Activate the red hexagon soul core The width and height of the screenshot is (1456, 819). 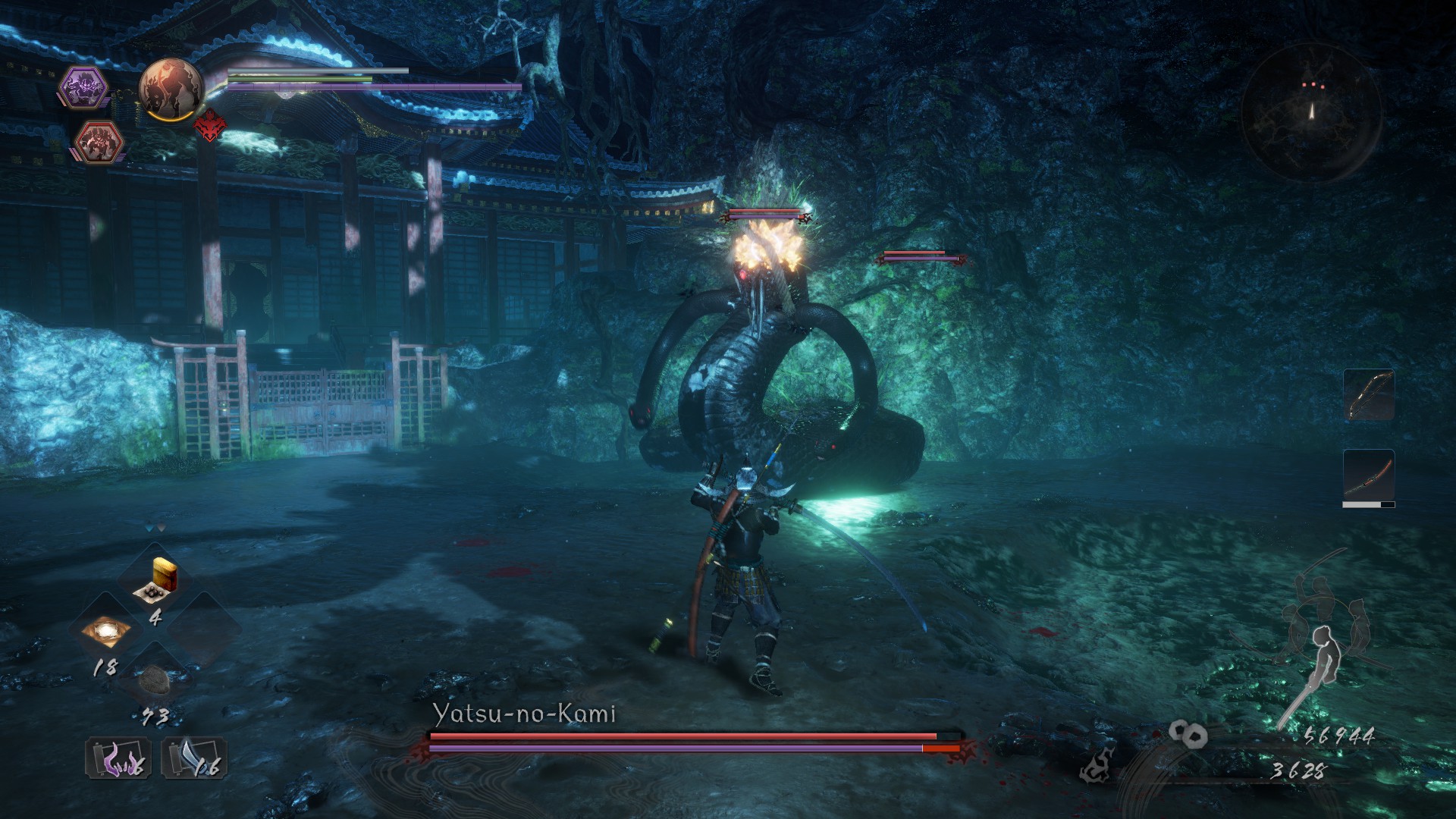click(101, 143)
